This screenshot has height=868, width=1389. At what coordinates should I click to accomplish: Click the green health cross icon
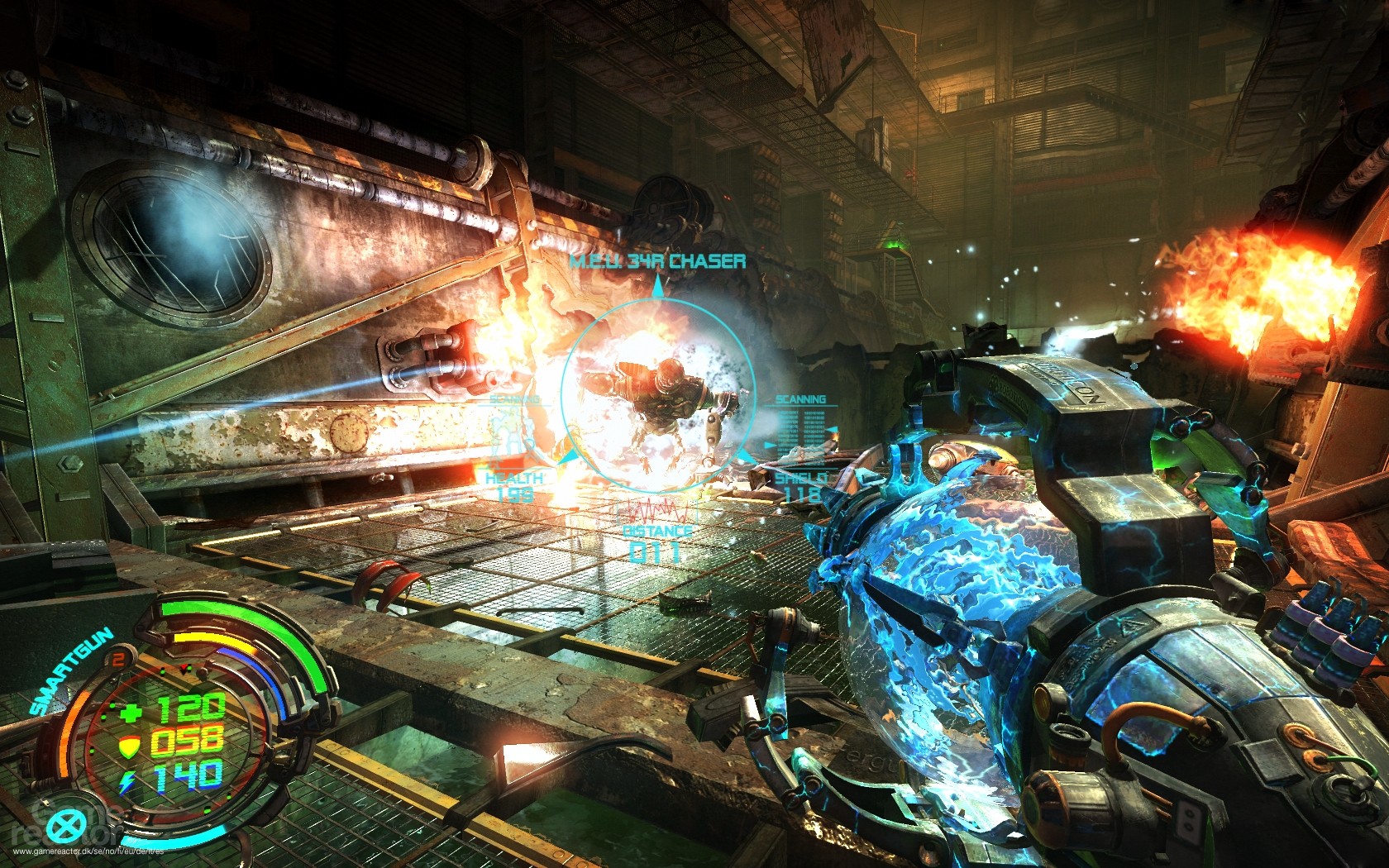click(x=131, y=712)
